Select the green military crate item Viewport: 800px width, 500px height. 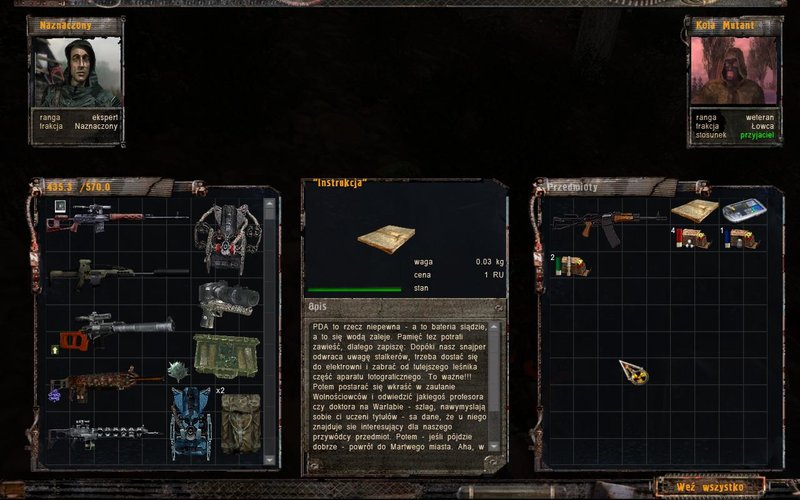(226, 353)
